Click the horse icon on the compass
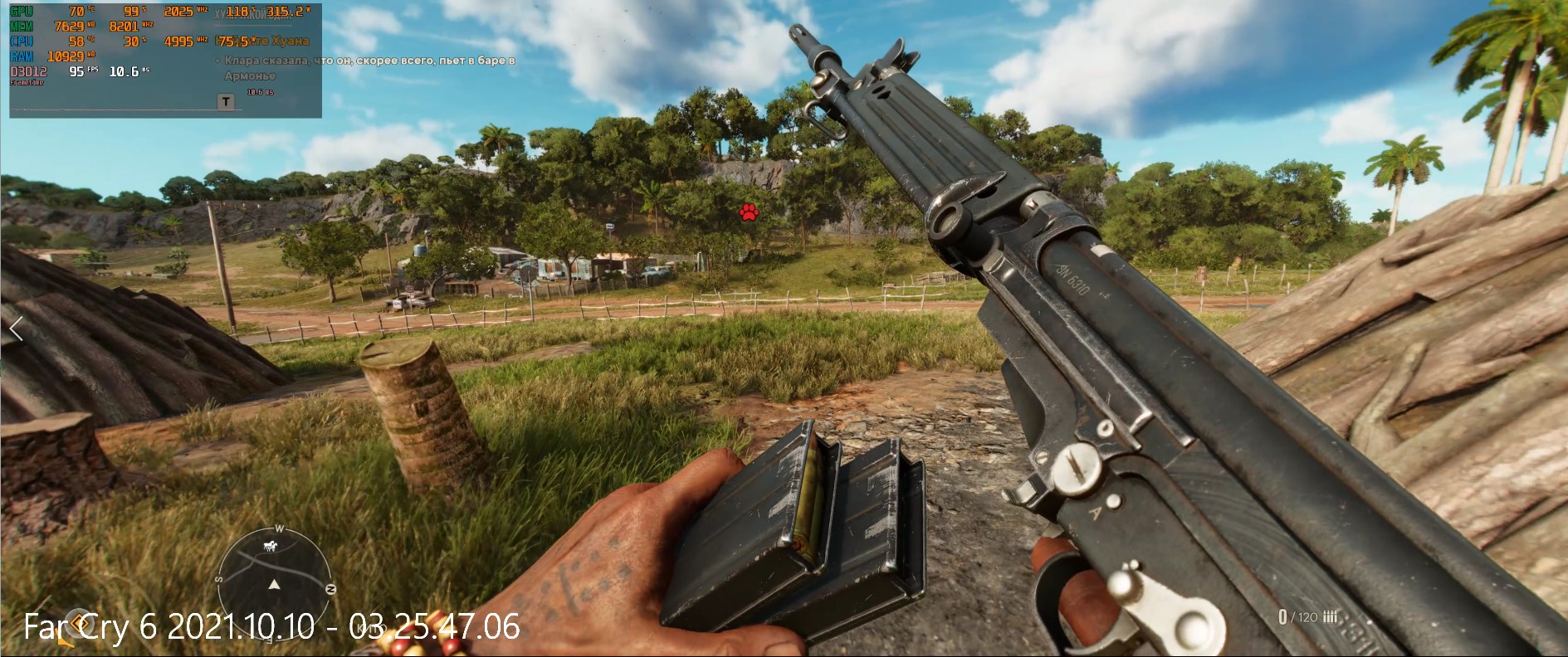 [270, 546]
